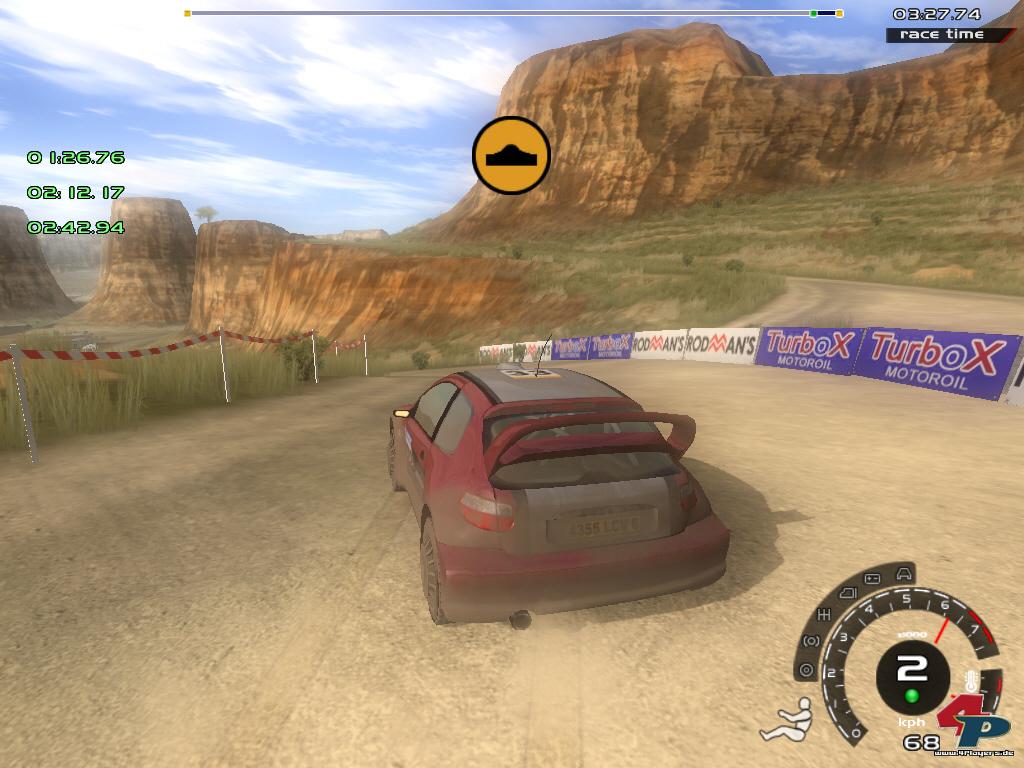Click the green marker on the stage progress bar

point(813,13)
